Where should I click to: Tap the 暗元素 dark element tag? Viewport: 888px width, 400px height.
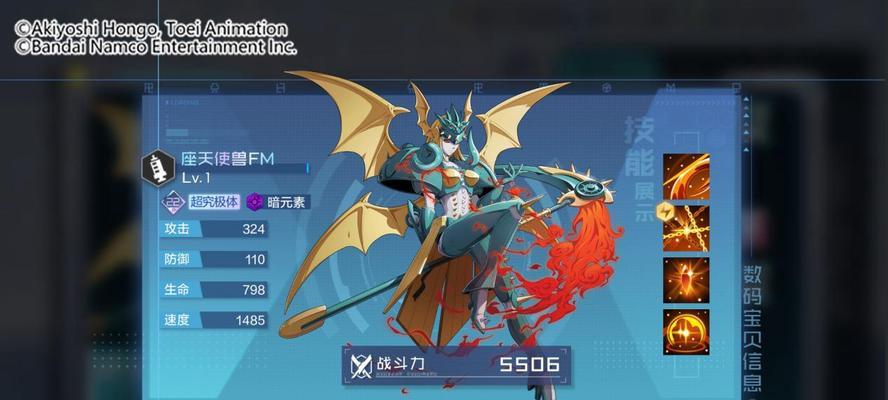coord(278,202)
